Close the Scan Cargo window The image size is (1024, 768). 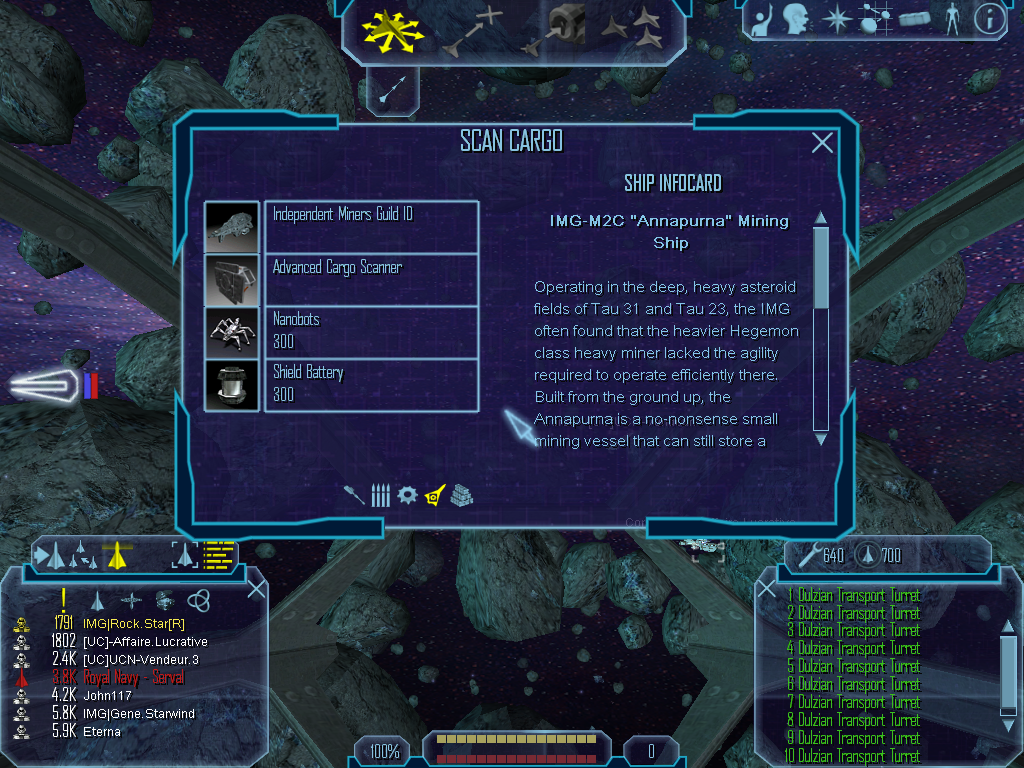[822, 143]
